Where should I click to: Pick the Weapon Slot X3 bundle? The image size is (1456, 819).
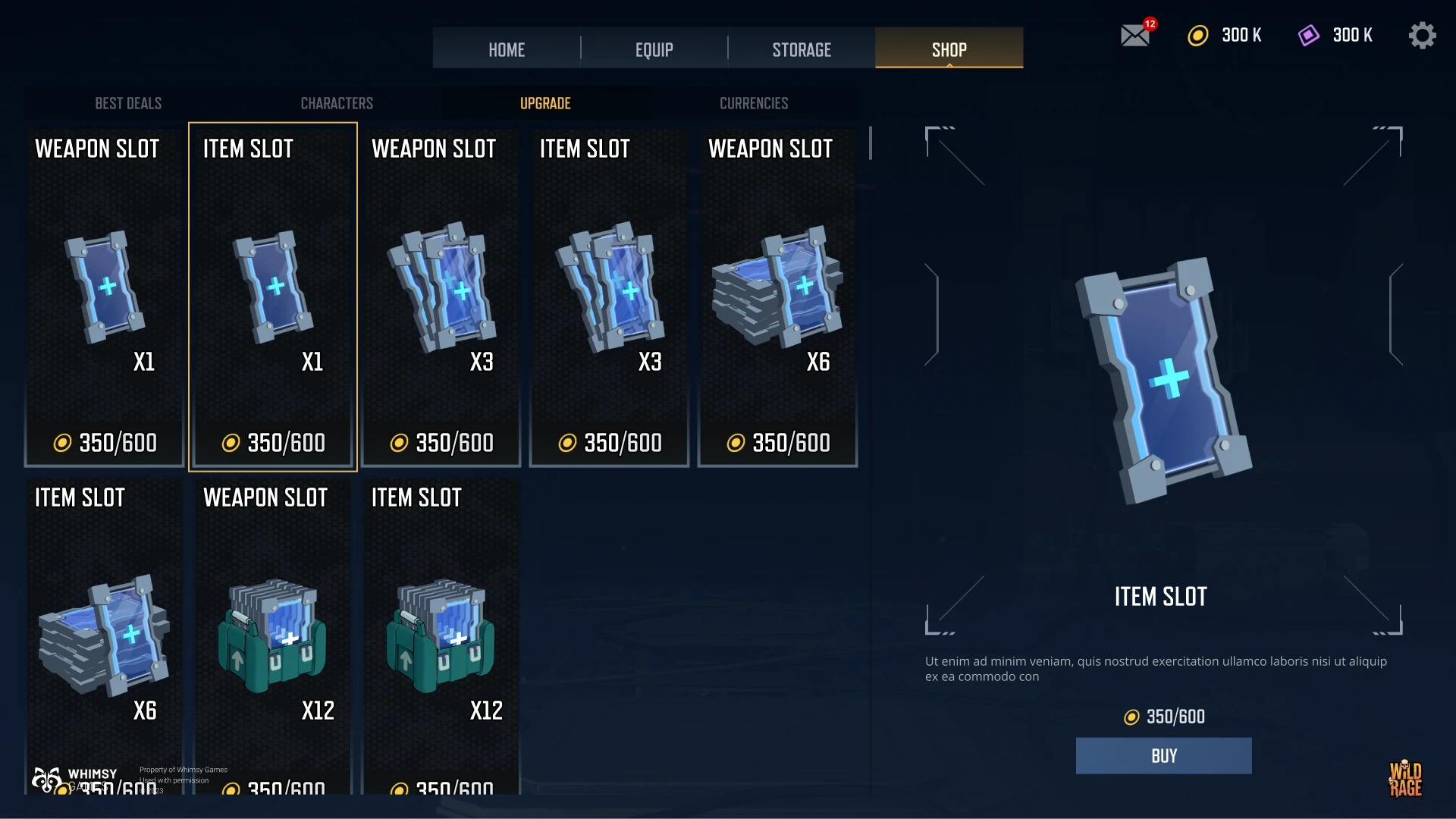click(441, 297)
